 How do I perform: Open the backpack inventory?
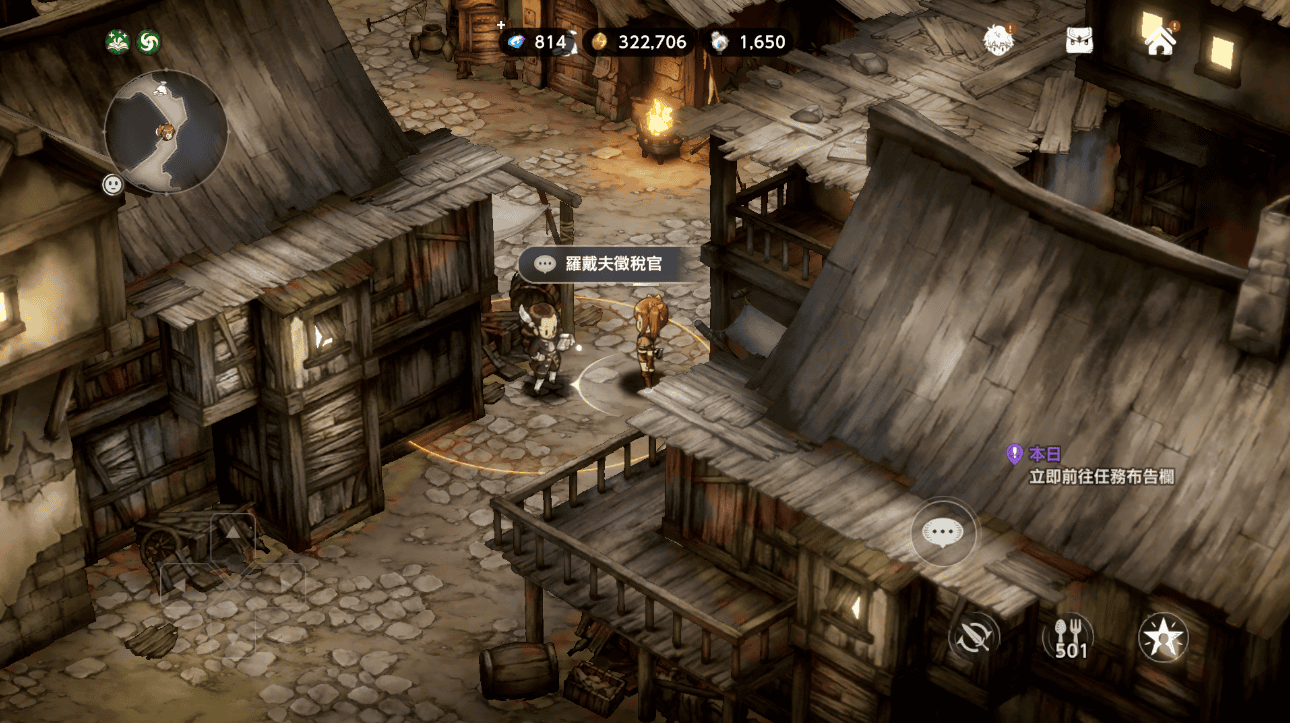pyautogui.click(x=1079, y=41)
